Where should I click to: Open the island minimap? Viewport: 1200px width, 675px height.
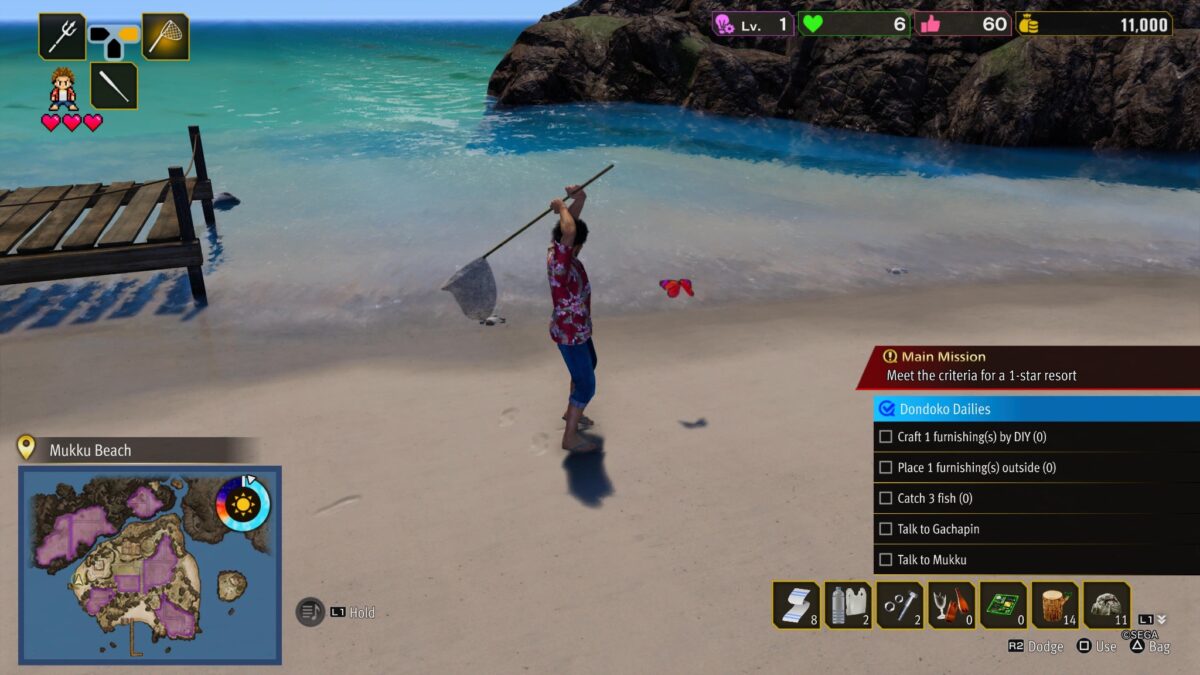coord(150,564)
